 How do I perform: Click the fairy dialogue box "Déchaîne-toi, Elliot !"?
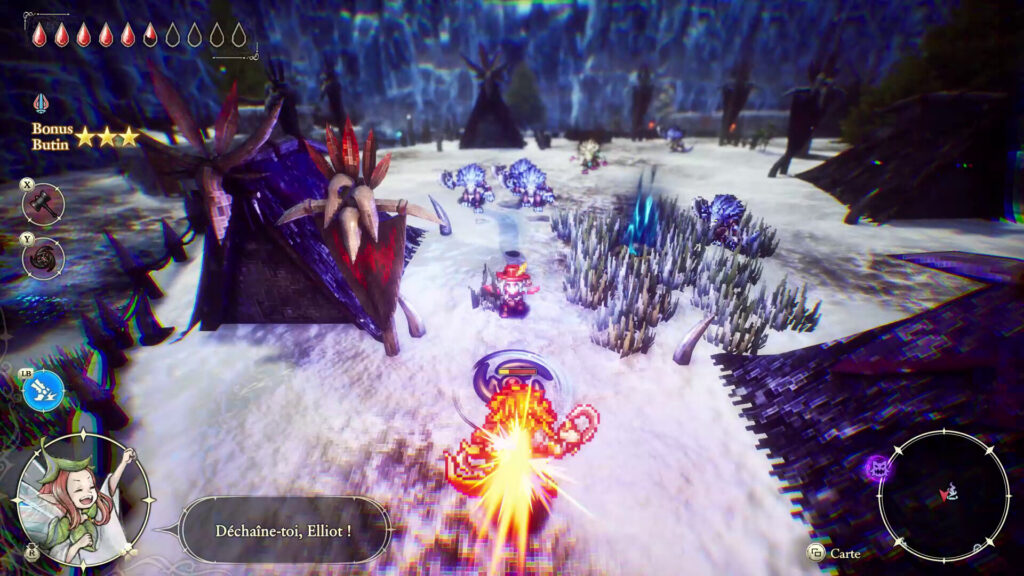coord(284,529)
